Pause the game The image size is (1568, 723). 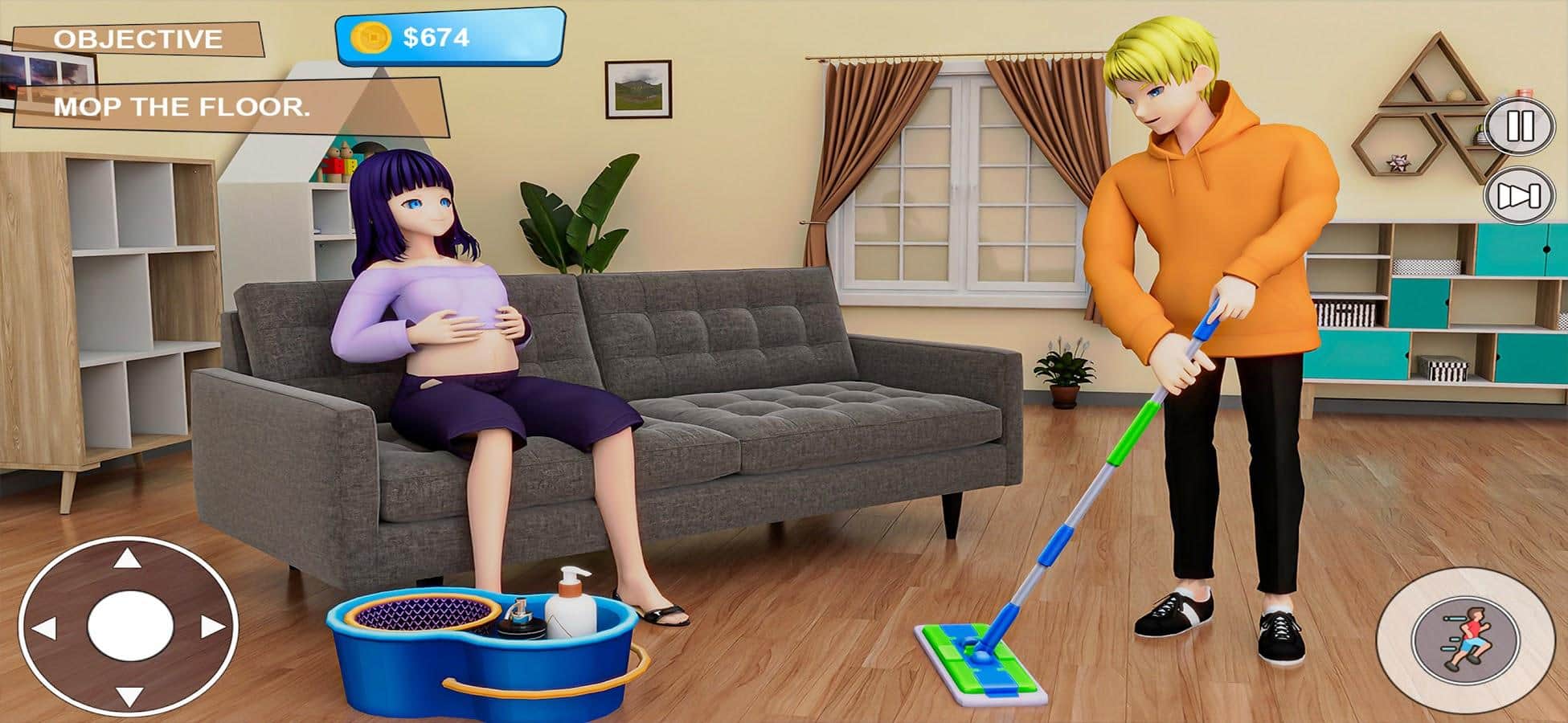(1519, 127)
